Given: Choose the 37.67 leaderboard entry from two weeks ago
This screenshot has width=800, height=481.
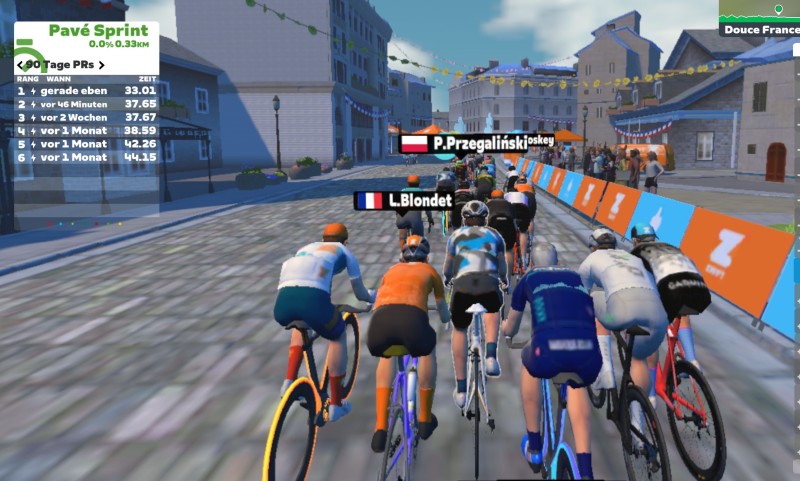Looking at the screenshot, I should click(86, 117).
